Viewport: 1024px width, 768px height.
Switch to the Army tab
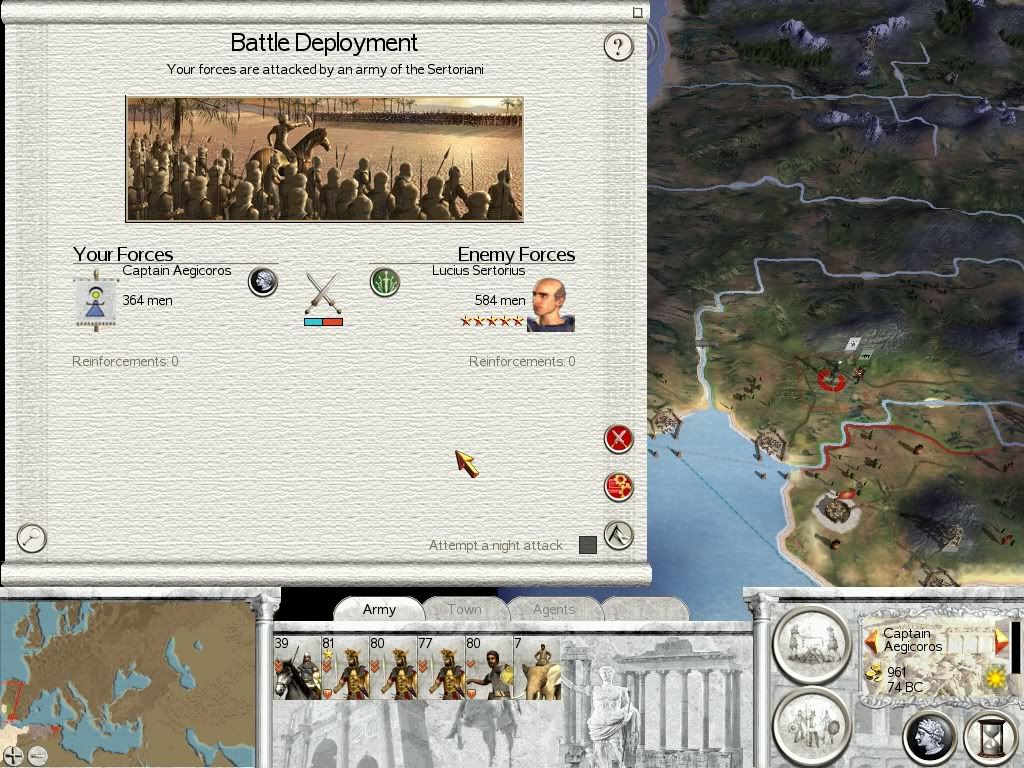tap(379, 609)
